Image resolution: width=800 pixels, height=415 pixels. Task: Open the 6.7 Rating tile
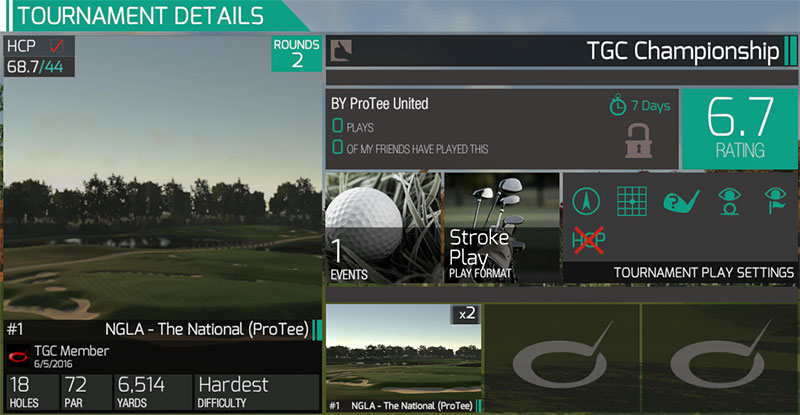click(739, 129)
